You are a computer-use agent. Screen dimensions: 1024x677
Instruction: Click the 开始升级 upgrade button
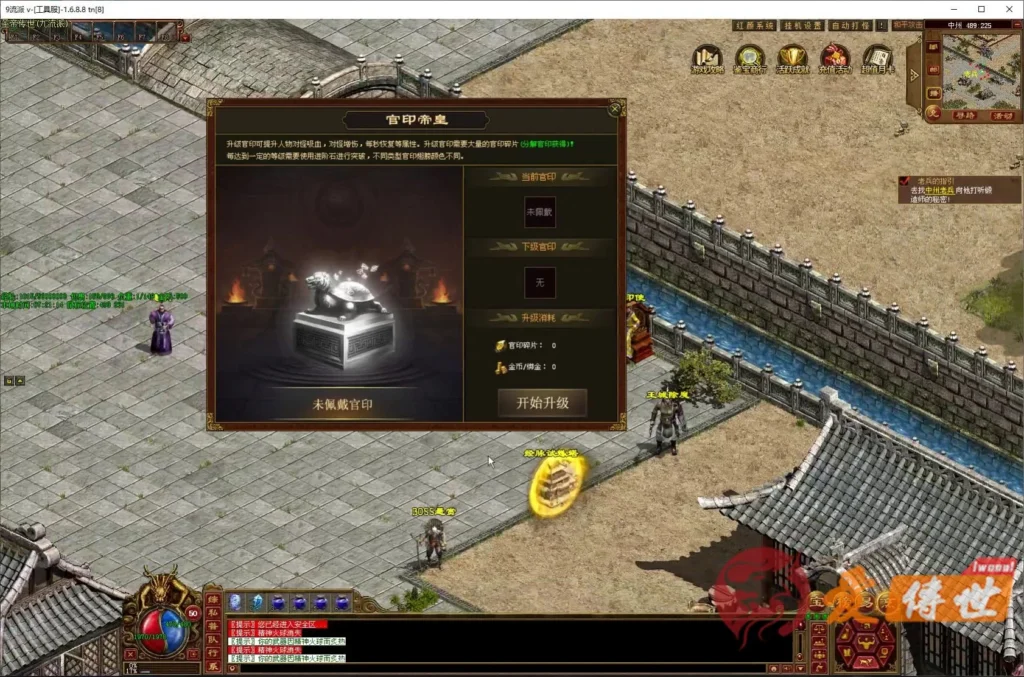point(542,403)
